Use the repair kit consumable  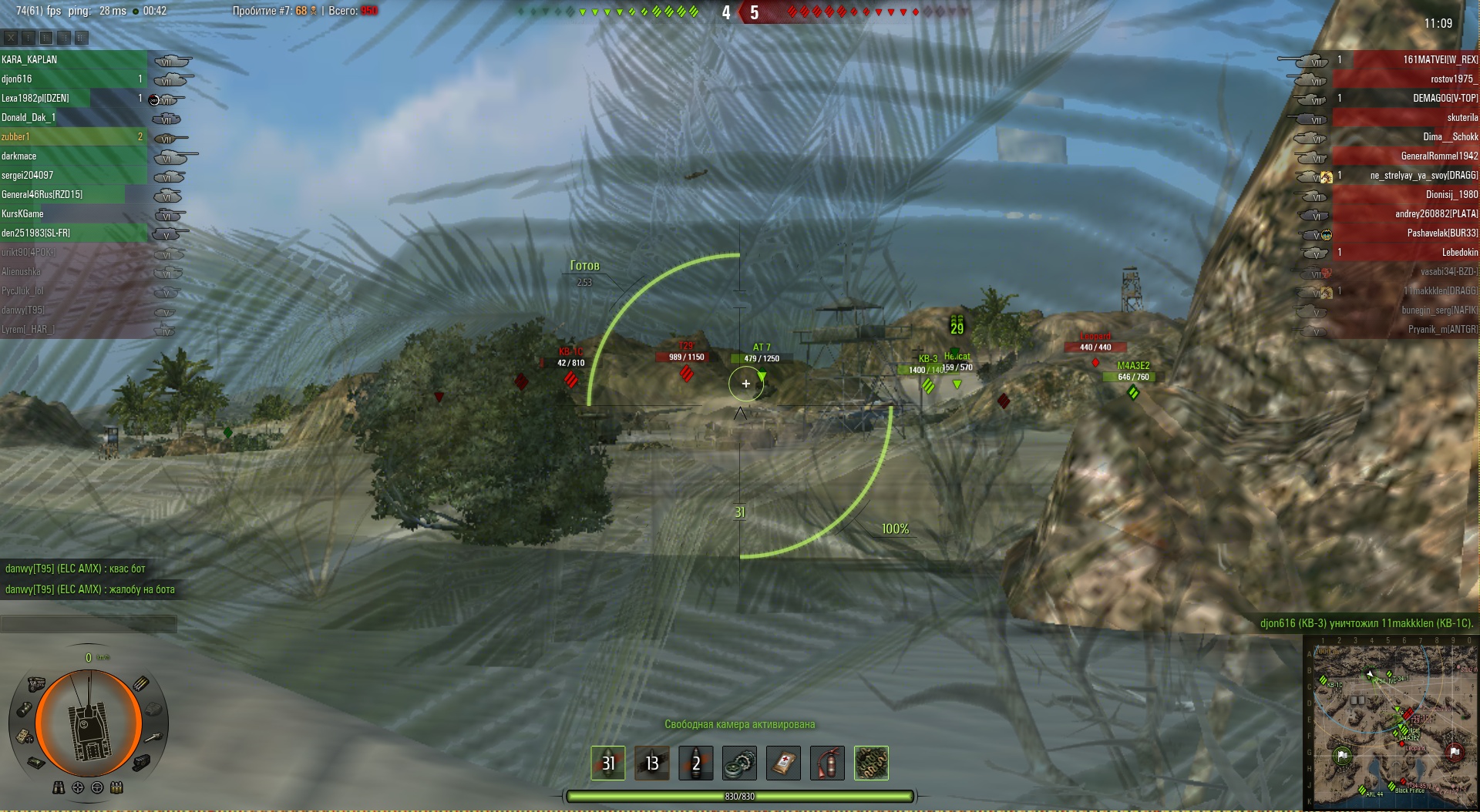[x=739, y=763]
